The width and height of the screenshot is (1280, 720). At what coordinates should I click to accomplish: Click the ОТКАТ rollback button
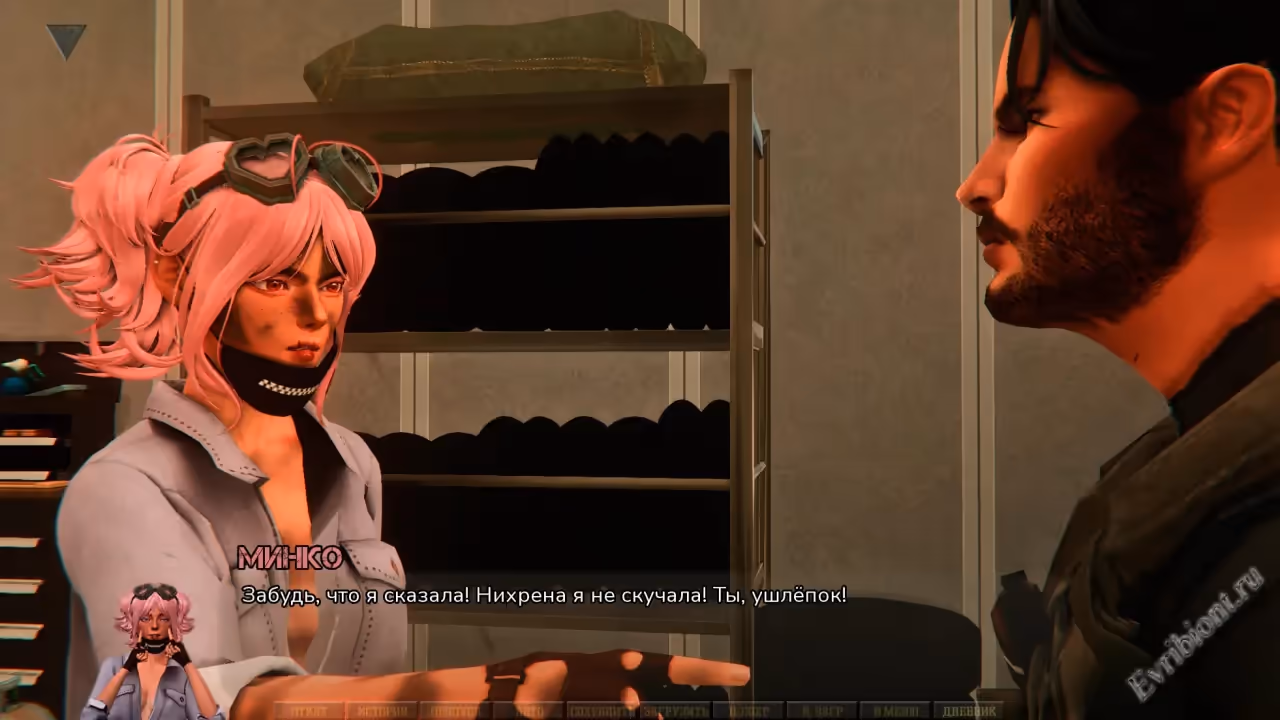pyautogui.click(x=308, y=711)
